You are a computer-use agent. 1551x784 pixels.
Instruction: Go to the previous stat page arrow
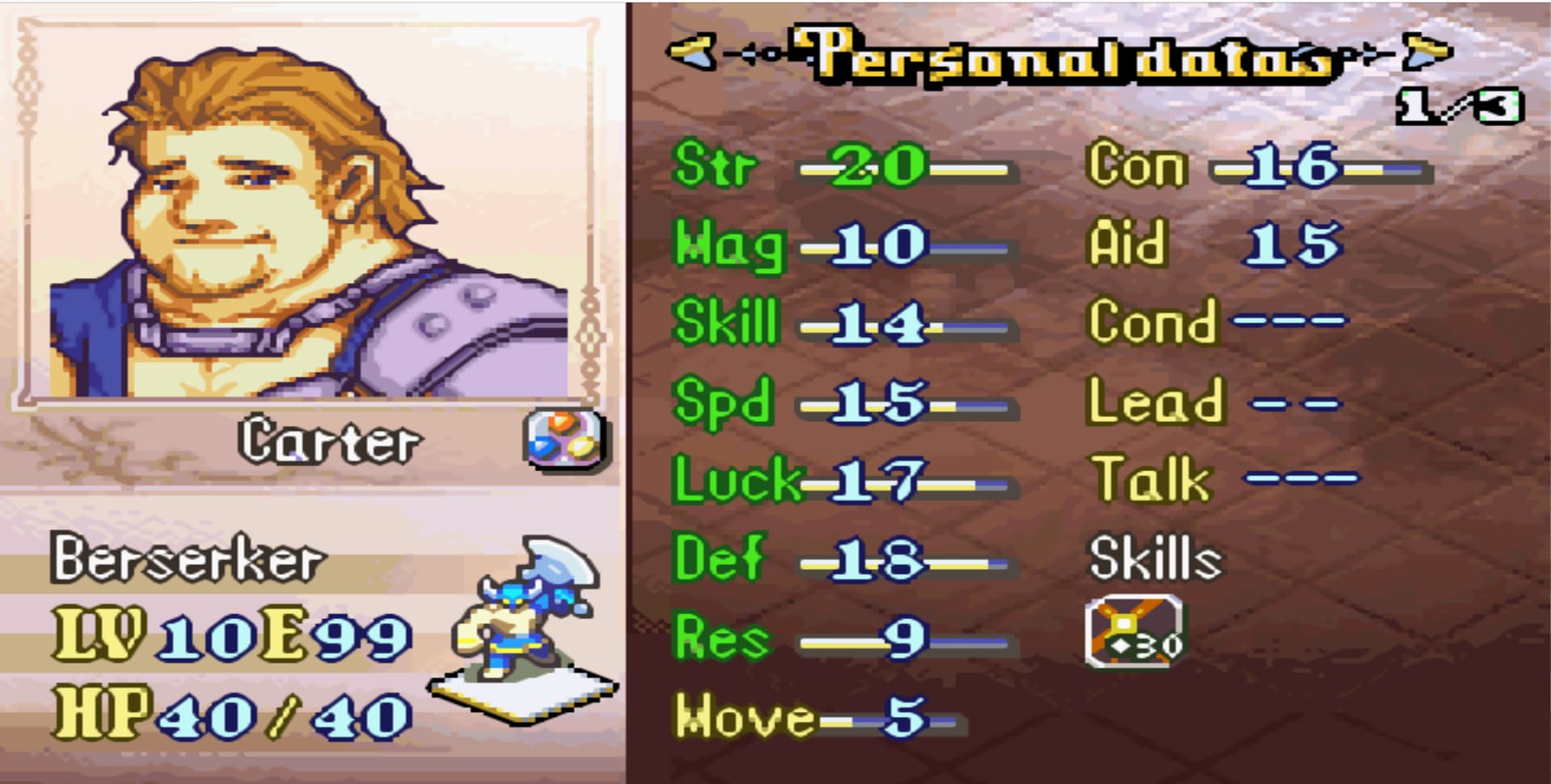coord(690,53)
